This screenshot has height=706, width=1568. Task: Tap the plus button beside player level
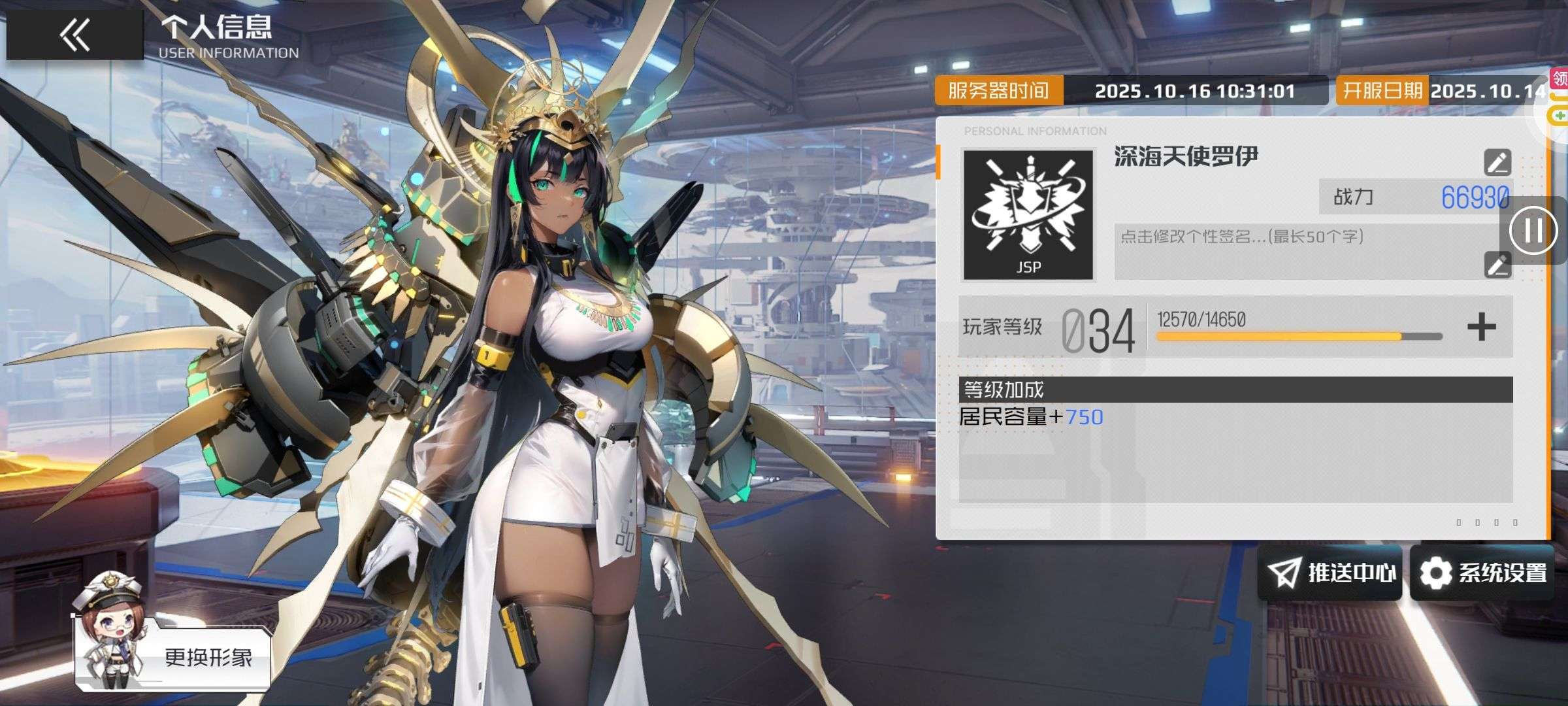[1481, 327]
